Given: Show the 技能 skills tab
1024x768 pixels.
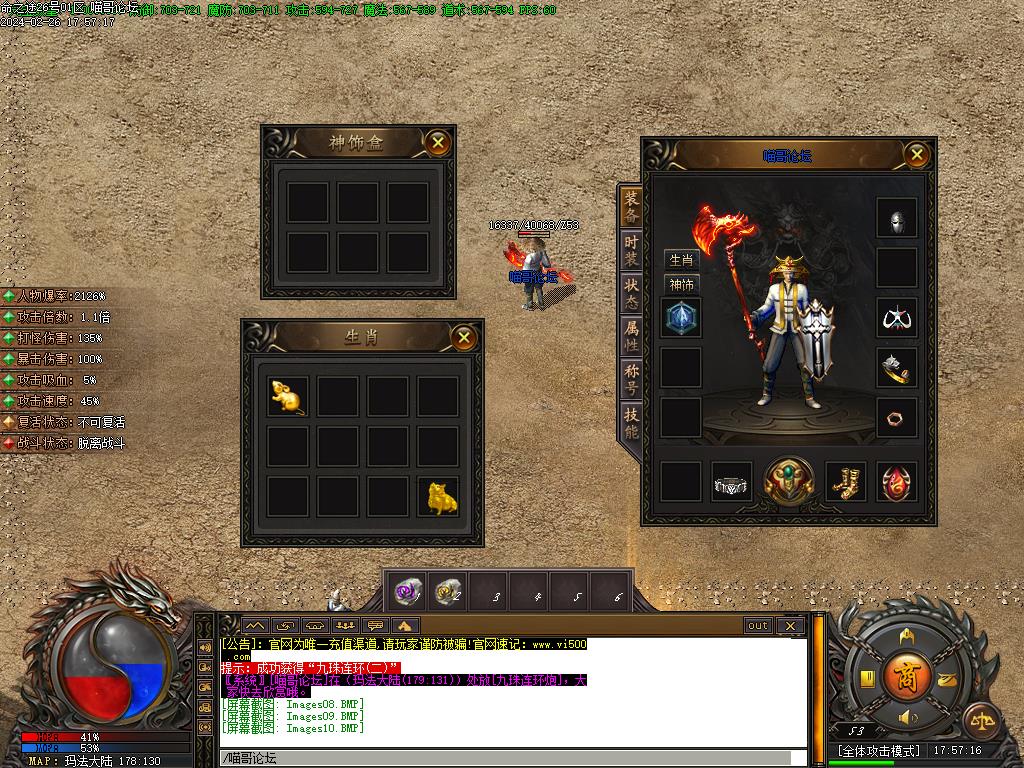Looking at the screenshot, I should (631, 422).
